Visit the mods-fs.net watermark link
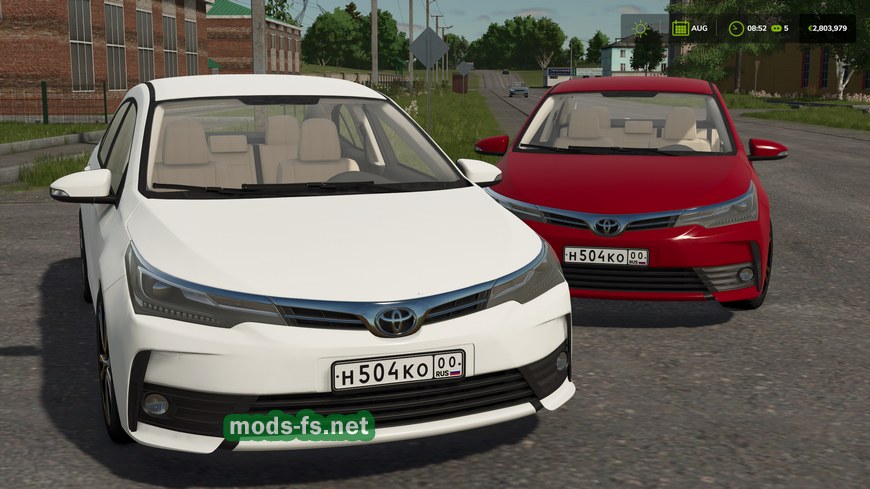The image size is (870, 489). (x=299, y=427)
